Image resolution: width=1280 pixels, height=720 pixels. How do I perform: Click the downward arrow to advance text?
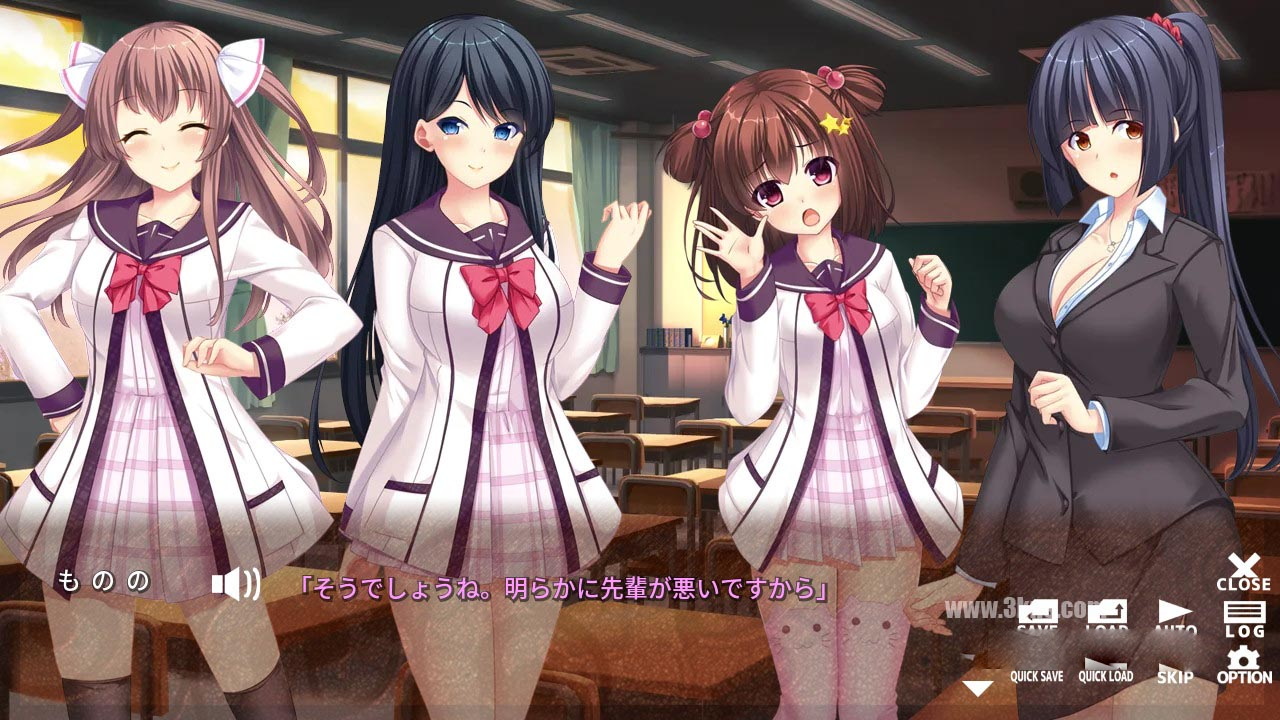click(x=977, y=688)
